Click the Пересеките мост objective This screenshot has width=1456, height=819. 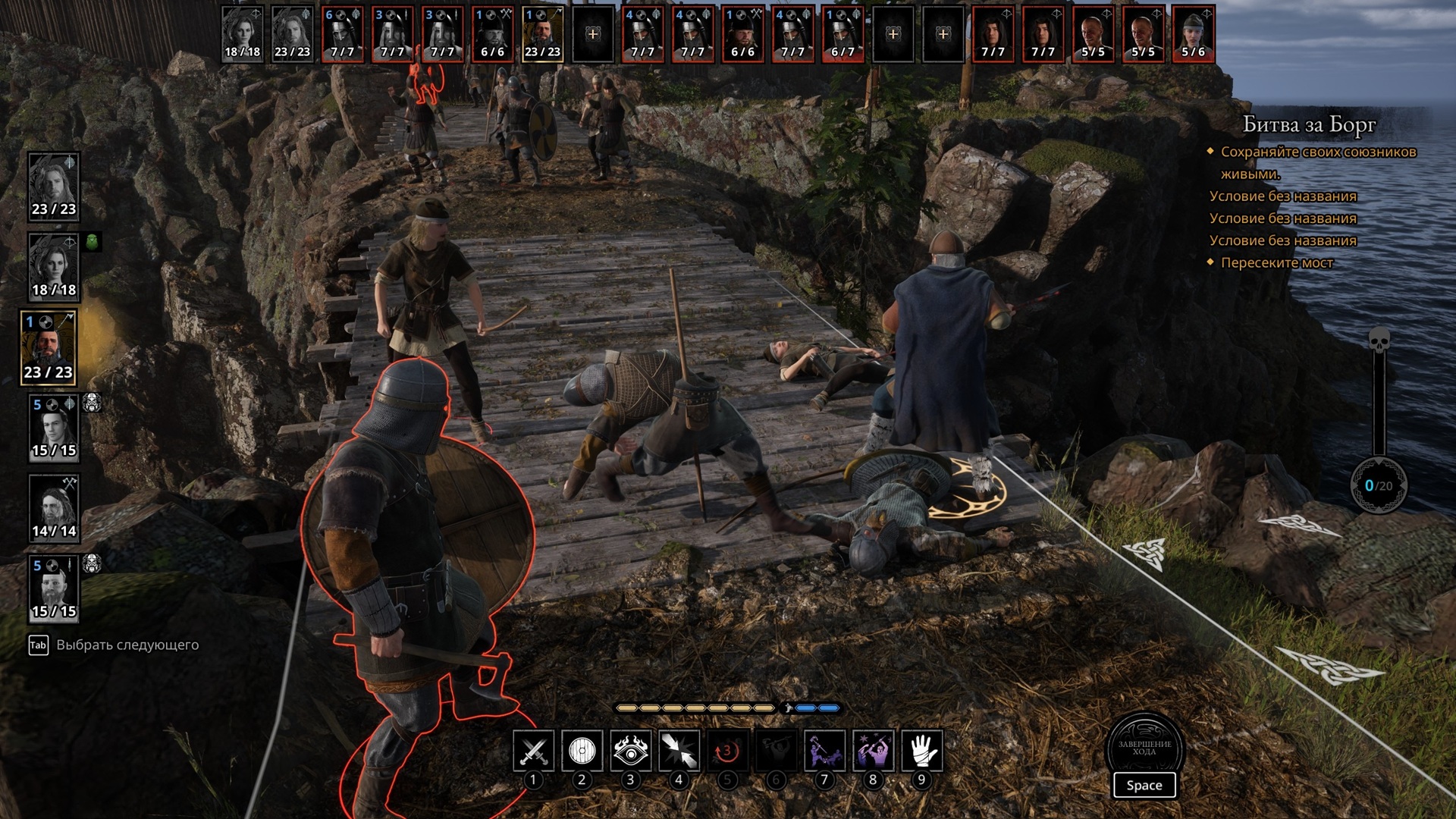[x=1276, y=262]
